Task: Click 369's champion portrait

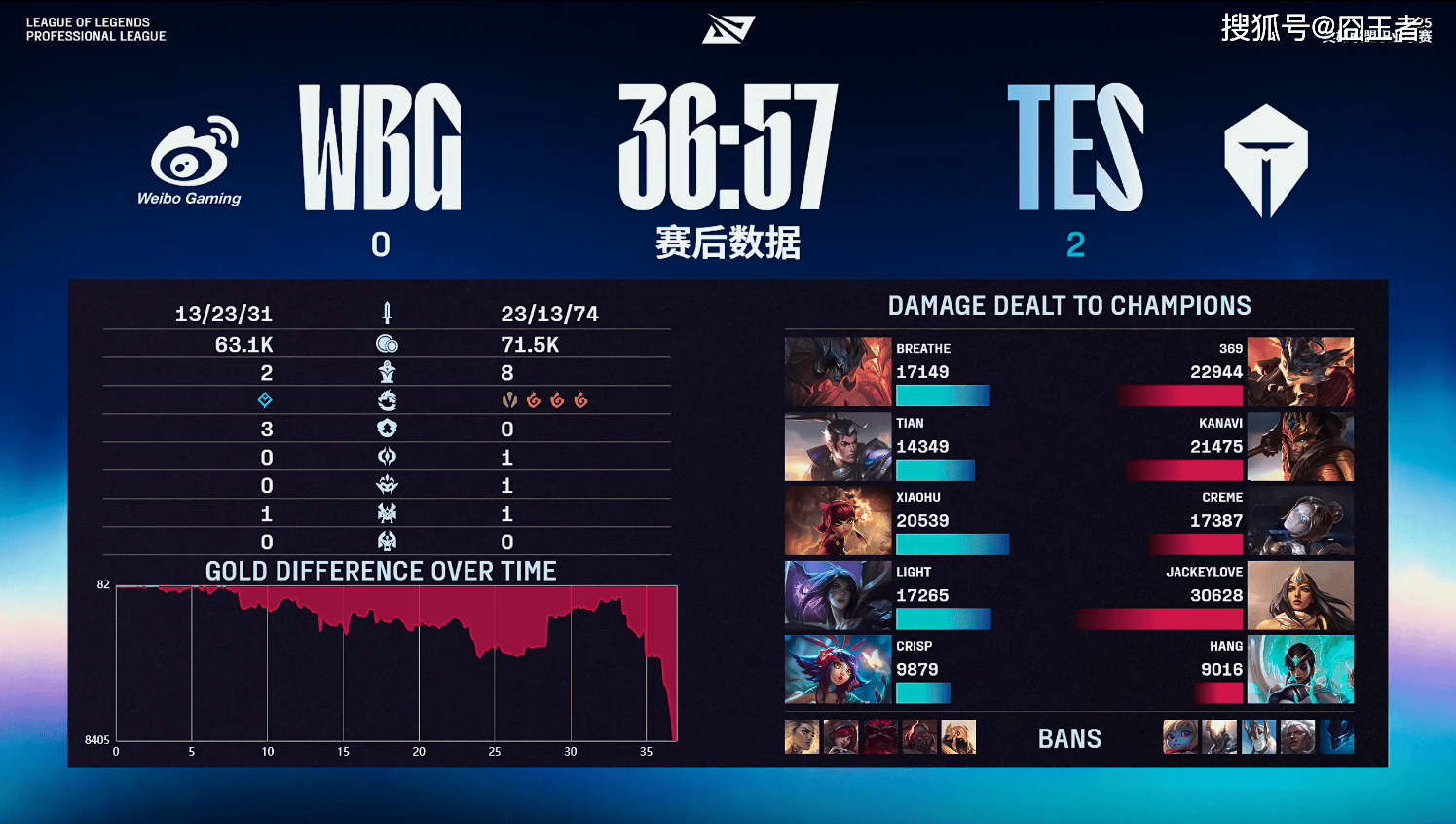Action: click(x=1300, y=371)
